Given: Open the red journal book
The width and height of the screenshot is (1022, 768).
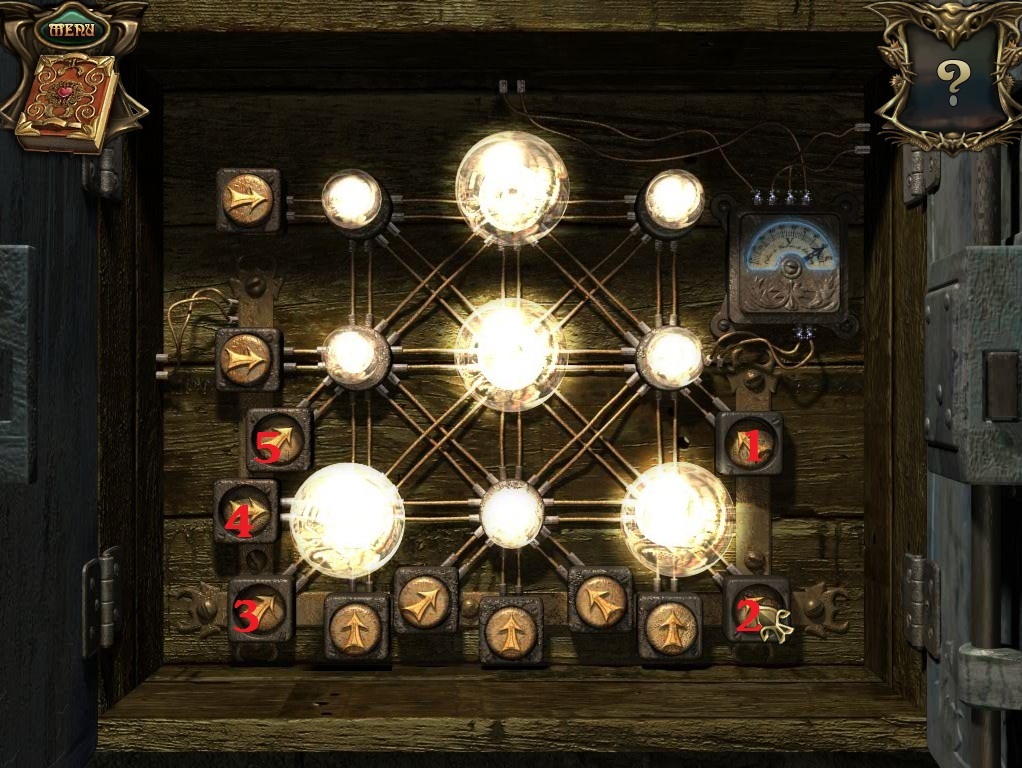Looking at the screenshot, I should pyautogui.click(x=67, y=103).
